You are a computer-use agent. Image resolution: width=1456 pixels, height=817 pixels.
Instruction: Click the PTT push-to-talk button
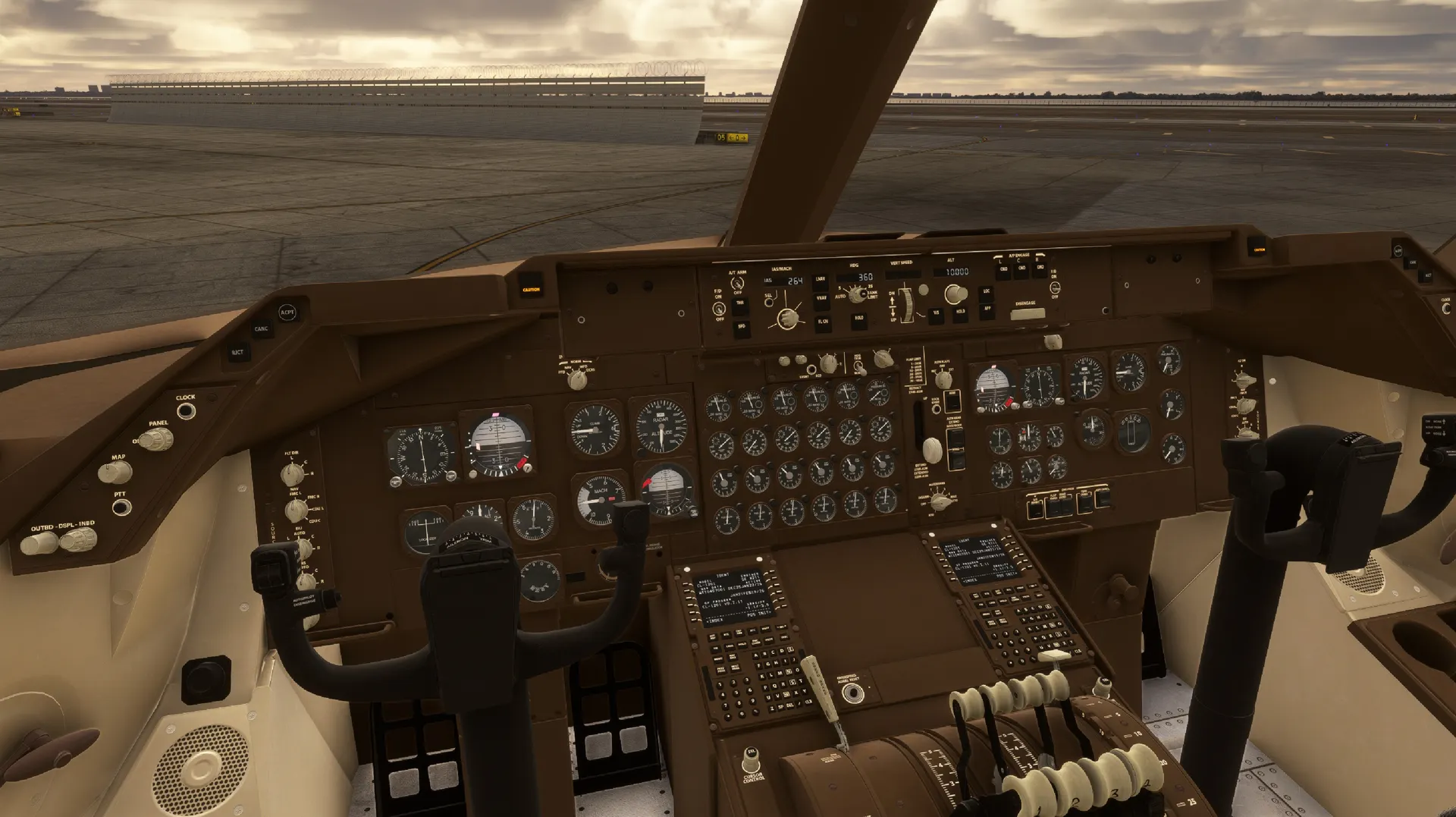(121, 507)
